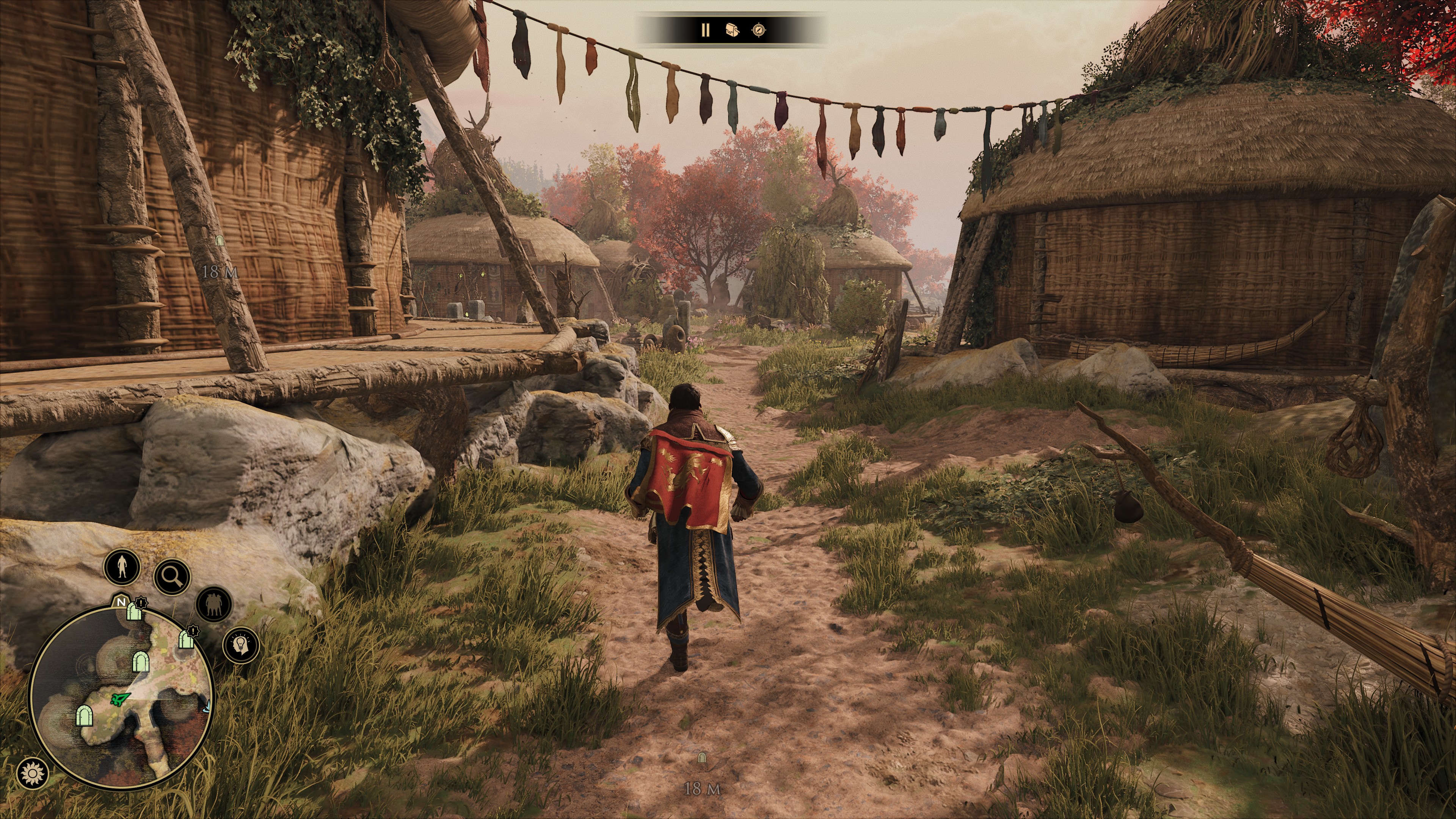Click the sun emblem button
The image size is (1456, 819).
[32, 772]
